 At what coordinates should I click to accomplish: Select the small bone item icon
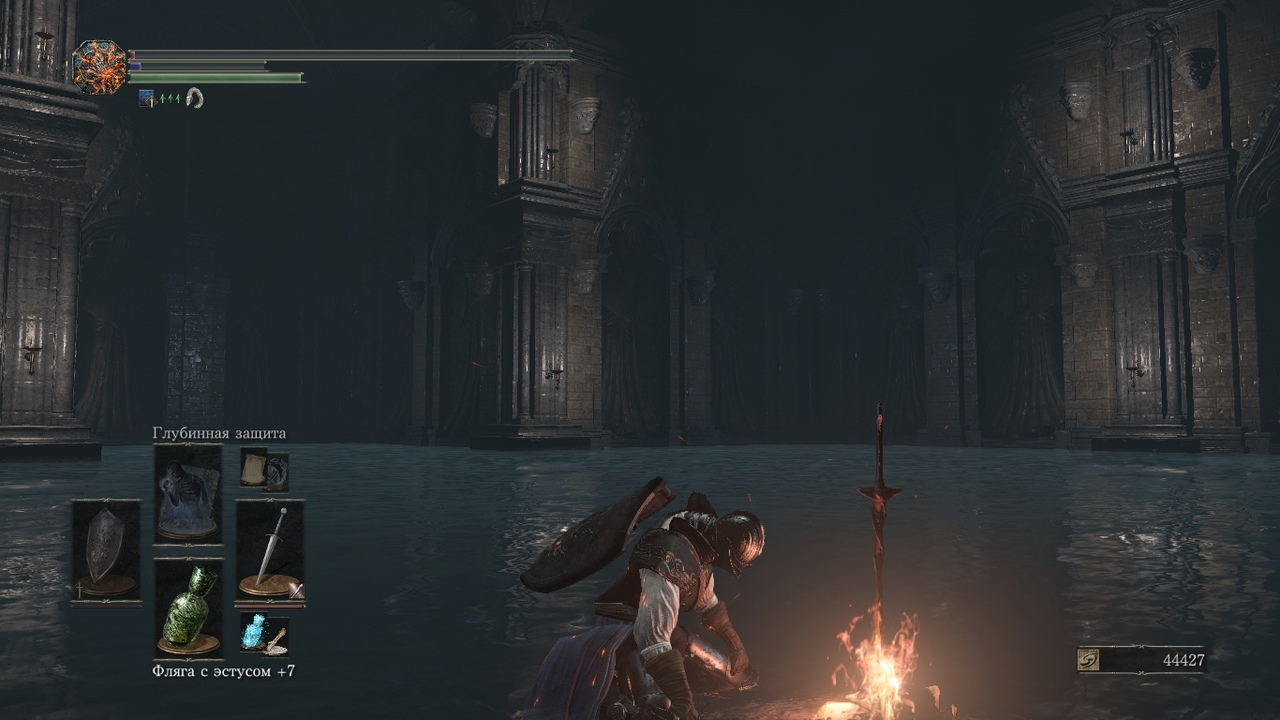click(x=276, y=640)
